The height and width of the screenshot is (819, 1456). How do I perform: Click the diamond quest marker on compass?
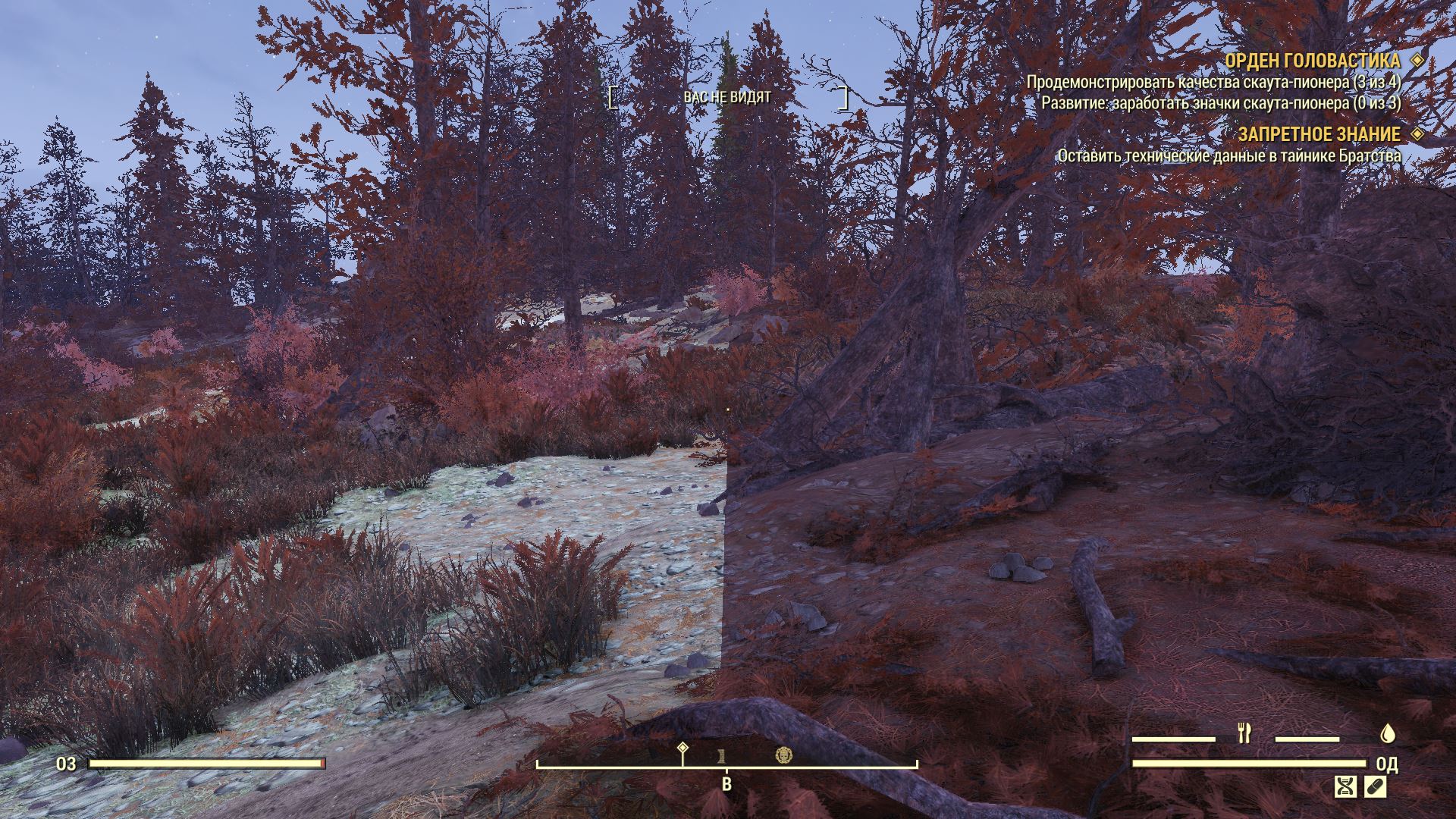tap(682, 748)
